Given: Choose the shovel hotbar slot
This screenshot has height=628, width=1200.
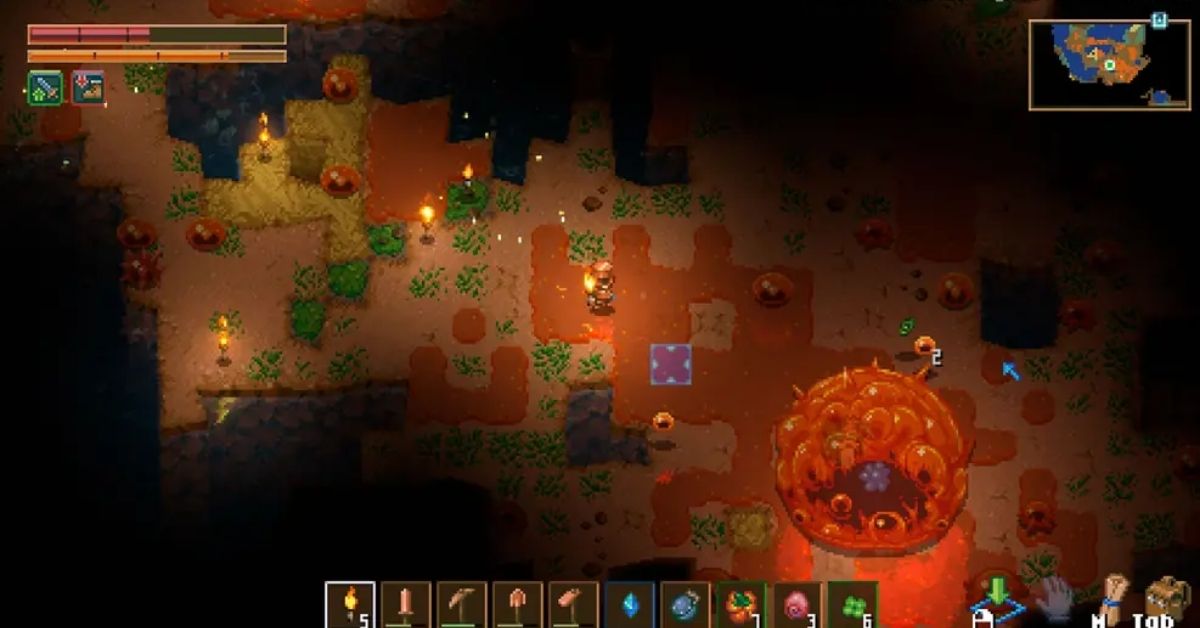Looking at the screenshot, I should coord(518,605).
